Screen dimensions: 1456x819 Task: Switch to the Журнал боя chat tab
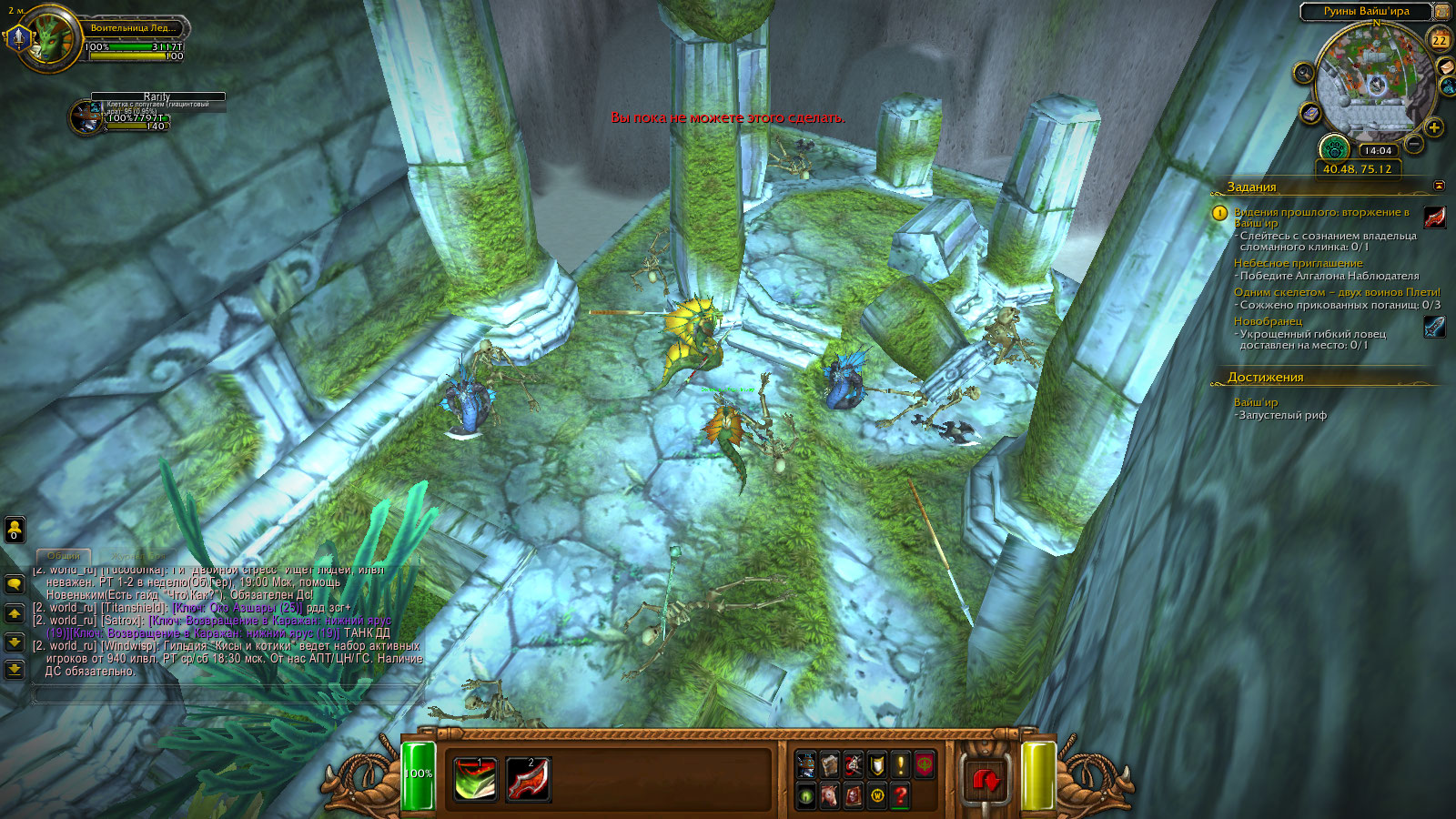[136, 555]
